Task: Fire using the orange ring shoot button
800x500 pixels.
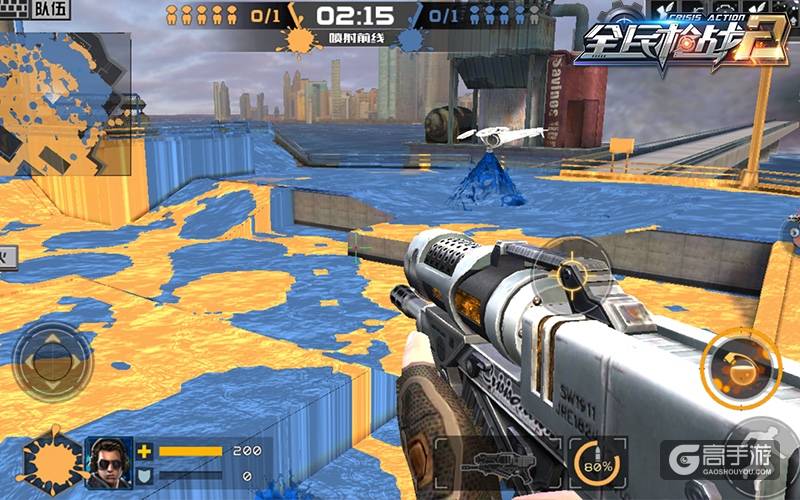Action: coord(739,366)
